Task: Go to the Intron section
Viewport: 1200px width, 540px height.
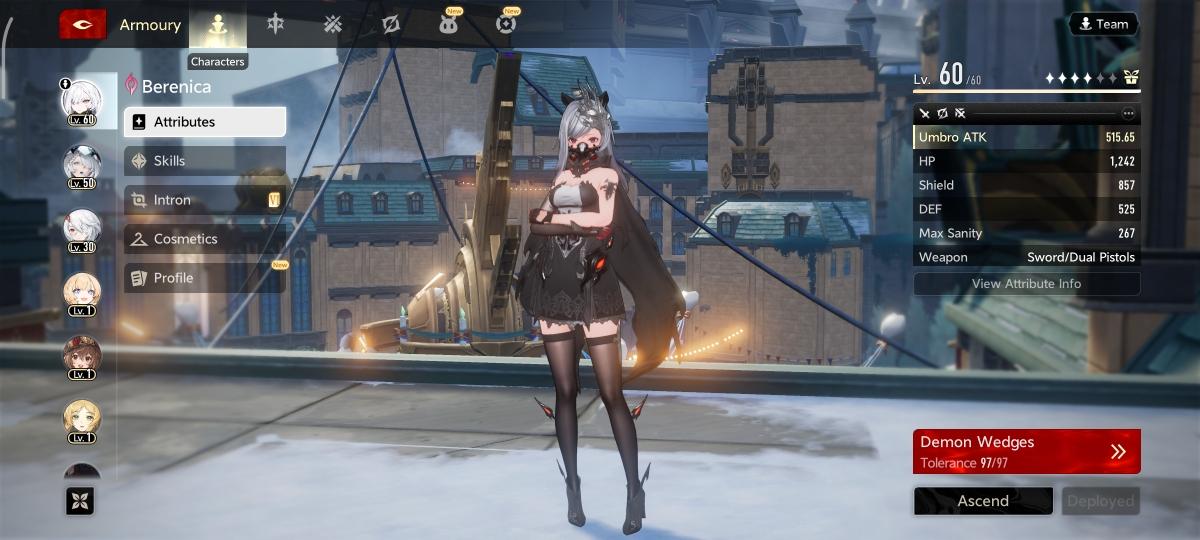Action: point(205,200)
